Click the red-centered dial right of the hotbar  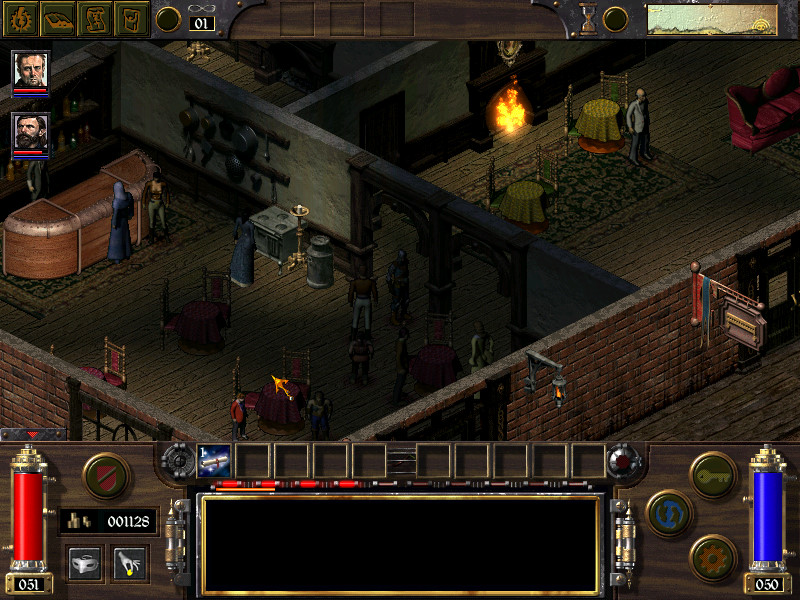pyautogui.click(x=624, y=461)
